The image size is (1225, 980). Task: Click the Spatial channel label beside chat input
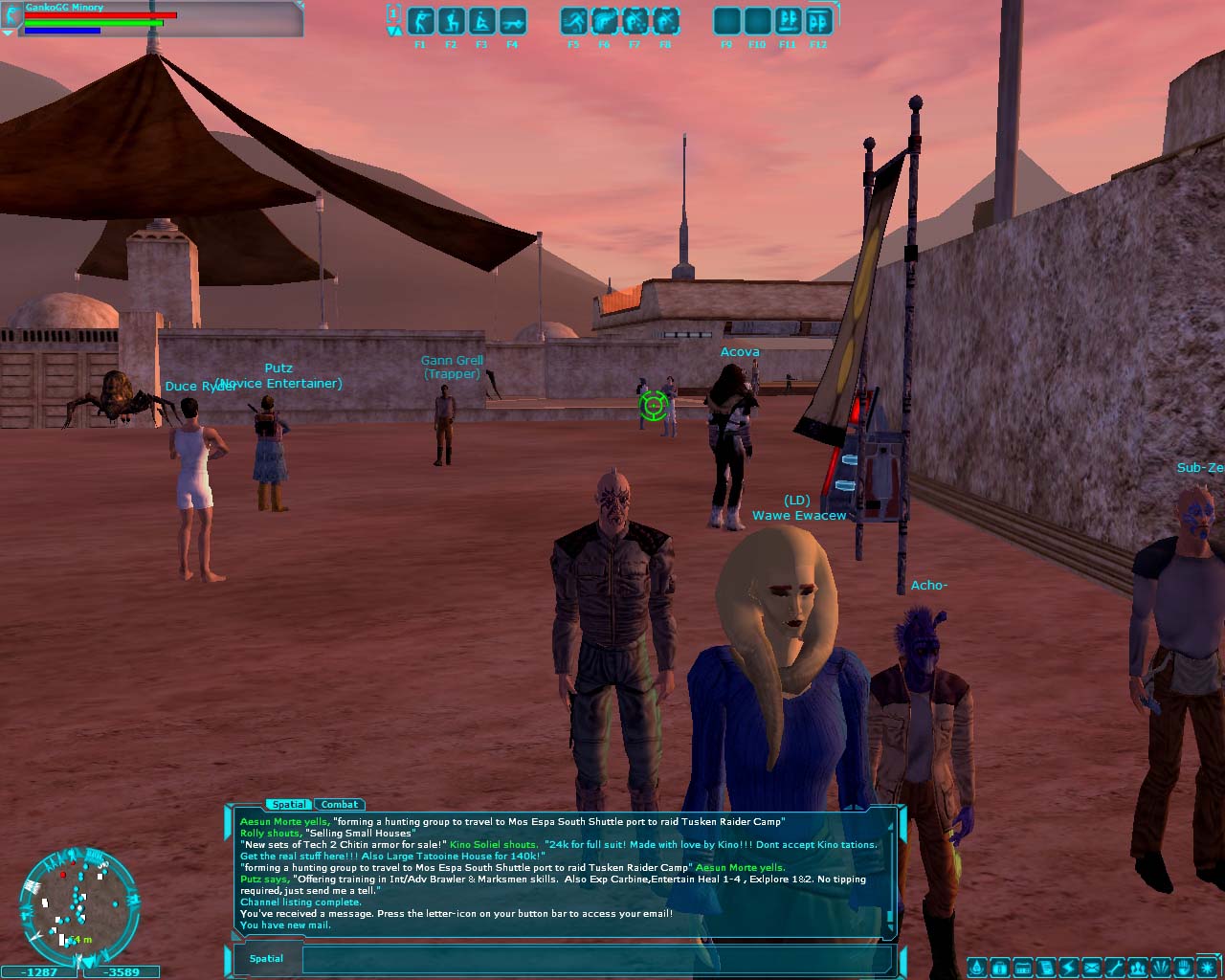tap(266, 959)
